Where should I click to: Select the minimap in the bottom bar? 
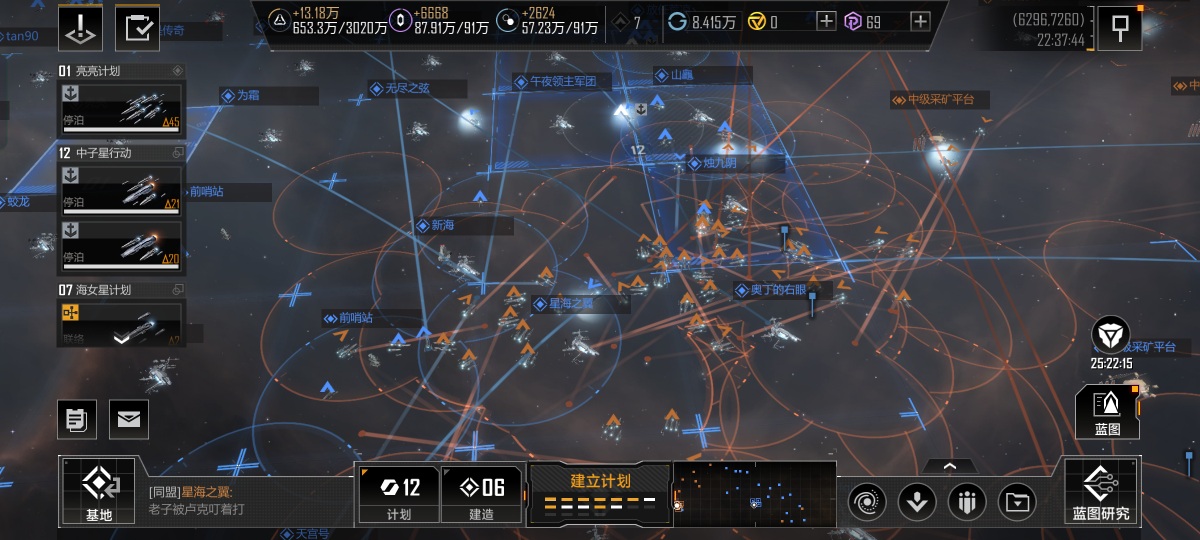click(755, 492)
